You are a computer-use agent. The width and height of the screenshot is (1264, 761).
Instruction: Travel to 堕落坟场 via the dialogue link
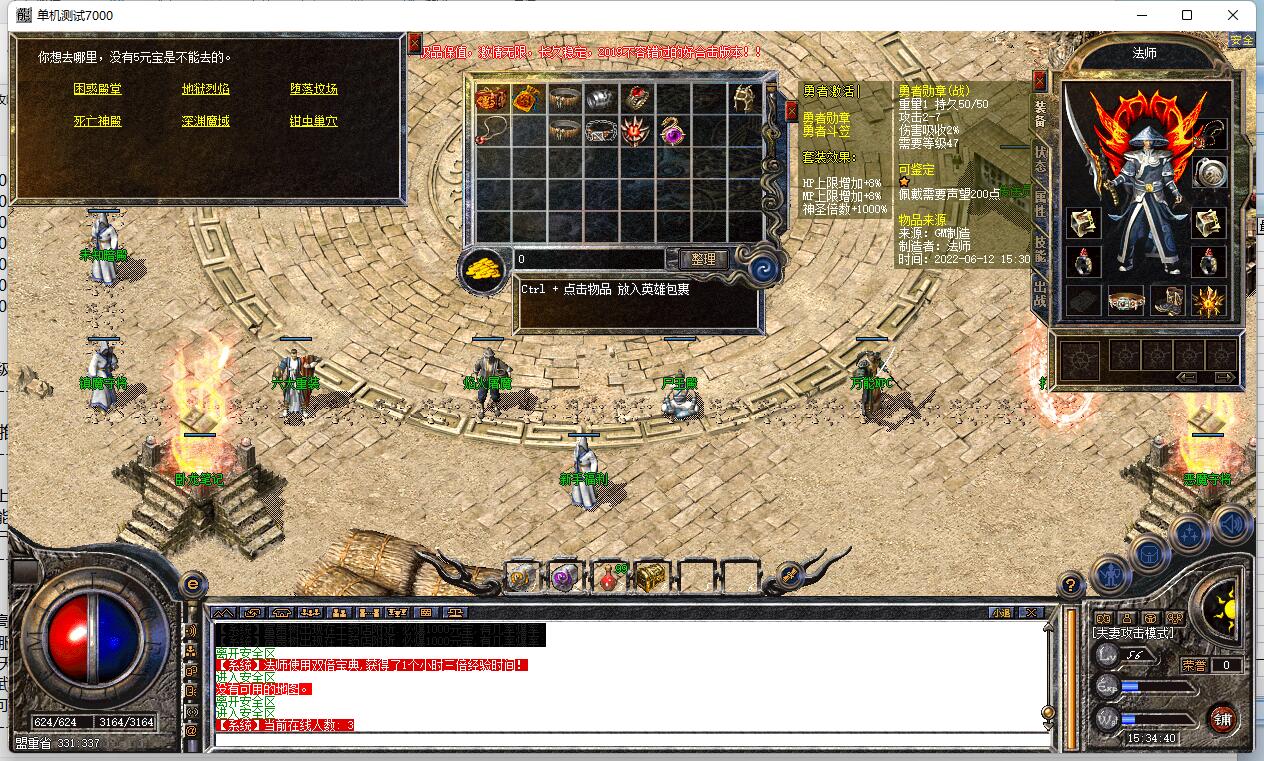tap(313, 89)
